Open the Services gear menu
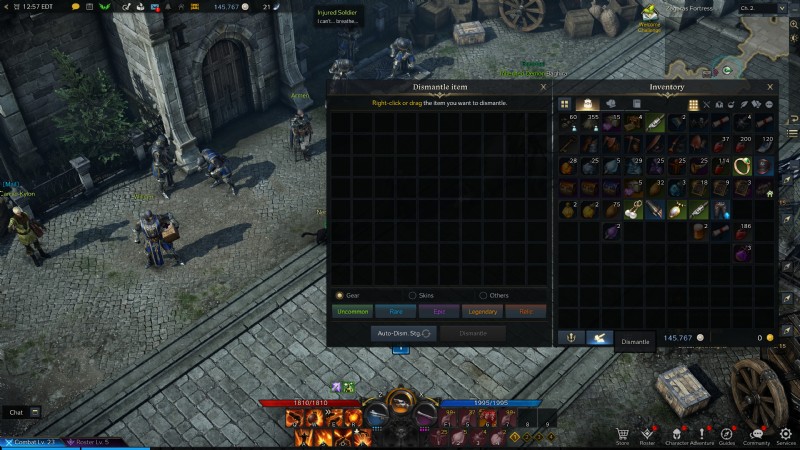This screenshot has height=450, width=800. click(x=786, y=435)
